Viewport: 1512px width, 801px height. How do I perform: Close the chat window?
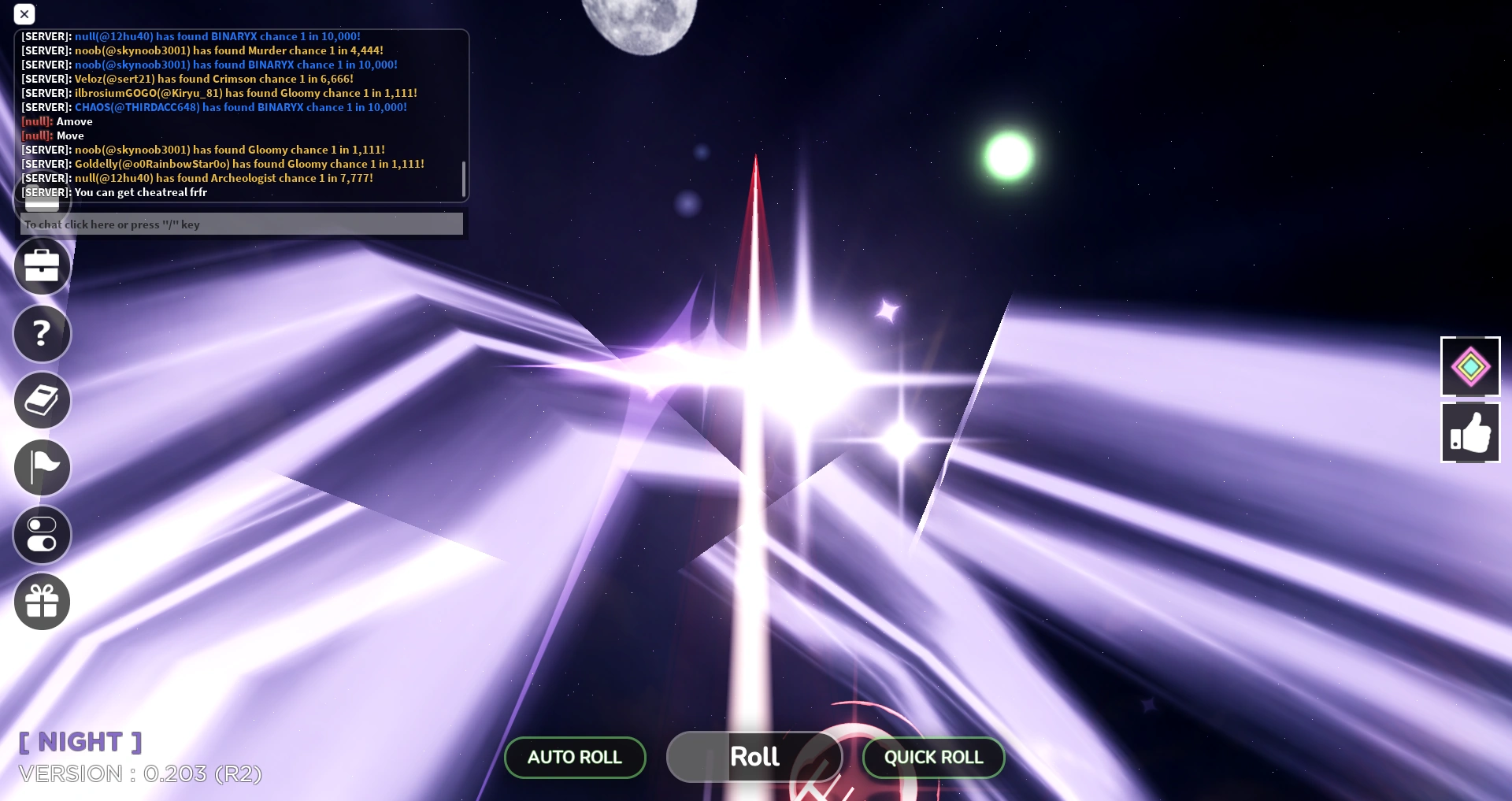24,14
